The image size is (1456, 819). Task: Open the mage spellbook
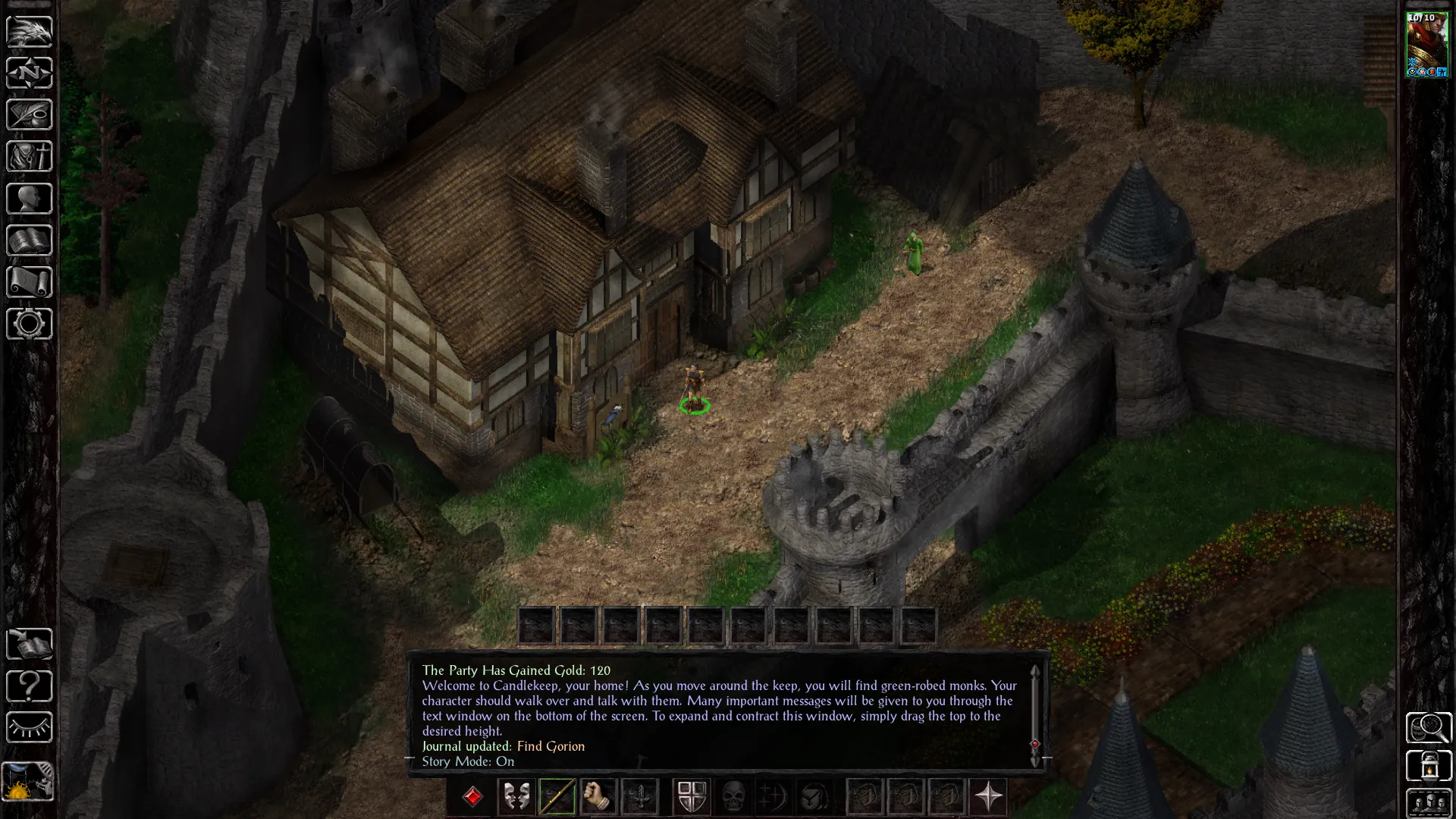click(29, 240)
